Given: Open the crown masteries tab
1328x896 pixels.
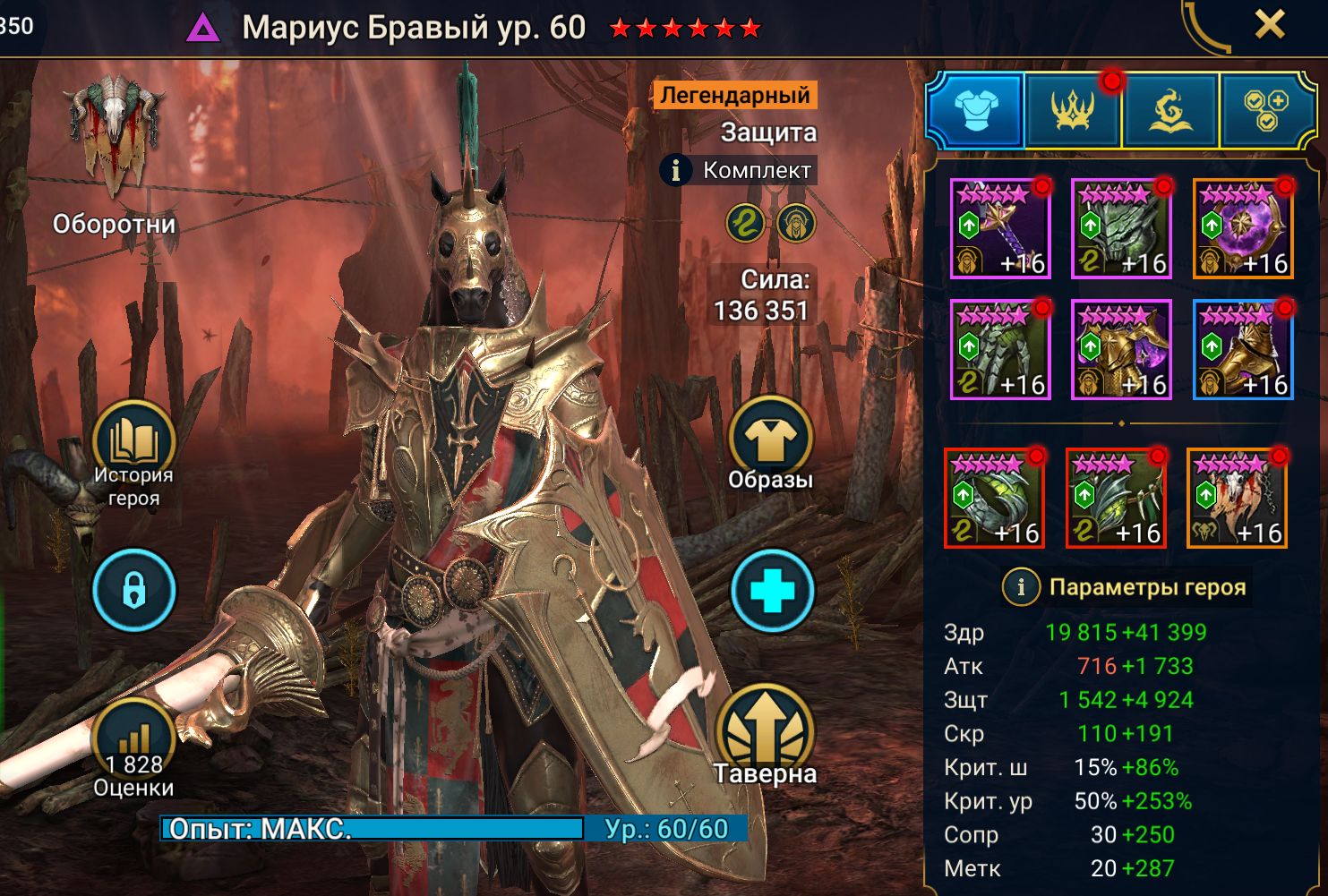Looking at the screenshot, I should tap(1073, 110).
